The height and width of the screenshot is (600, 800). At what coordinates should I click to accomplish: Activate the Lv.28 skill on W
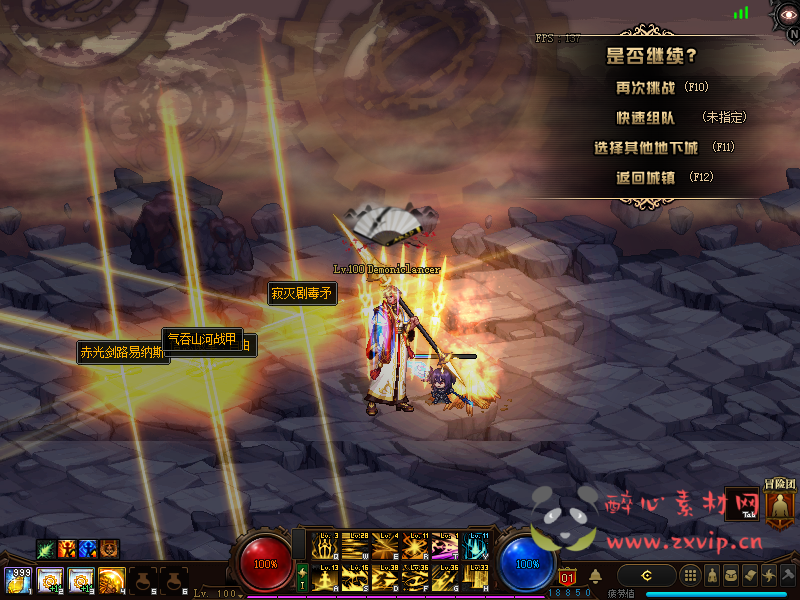(355, 548)
